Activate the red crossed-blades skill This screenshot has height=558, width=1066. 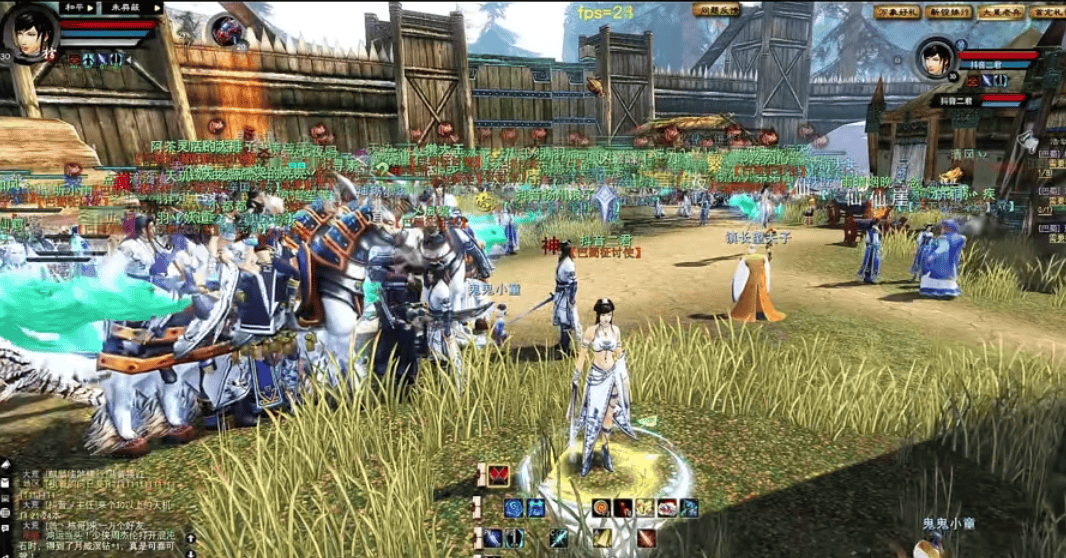pos(498,476)
